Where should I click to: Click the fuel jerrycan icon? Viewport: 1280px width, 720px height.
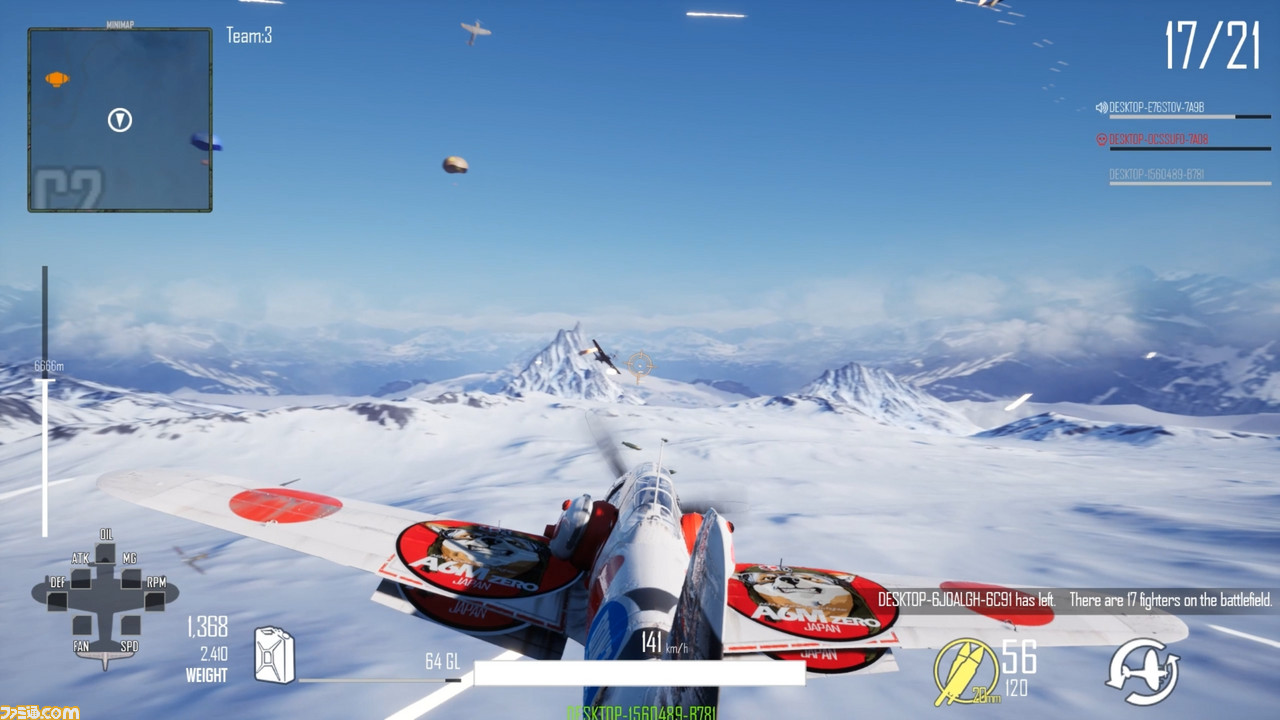(x=274, y=655)
